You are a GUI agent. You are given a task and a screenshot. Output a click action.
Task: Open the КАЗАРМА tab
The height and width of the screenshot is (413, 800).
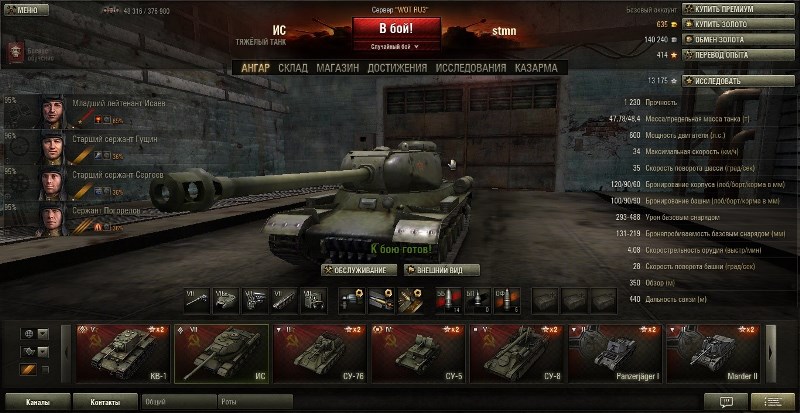click(536, 68)
